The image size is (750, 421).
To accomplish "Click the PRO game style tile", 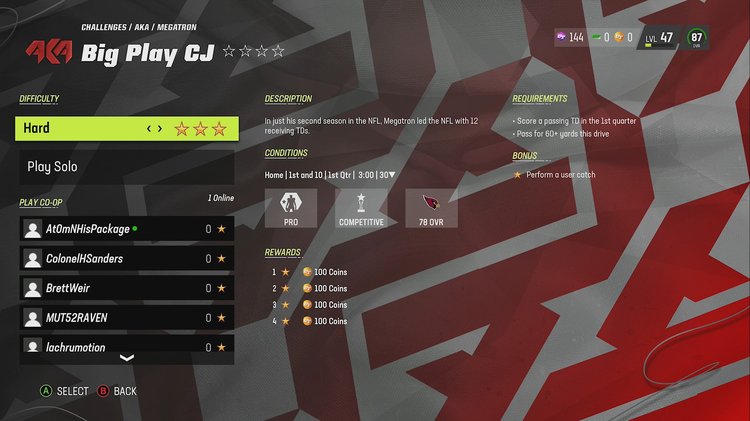I will 291,208.
